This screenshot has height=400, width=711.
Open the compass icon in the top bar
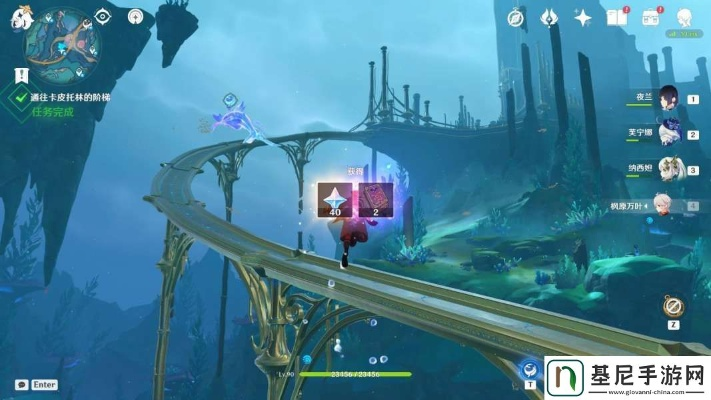[x=516, y=17]
